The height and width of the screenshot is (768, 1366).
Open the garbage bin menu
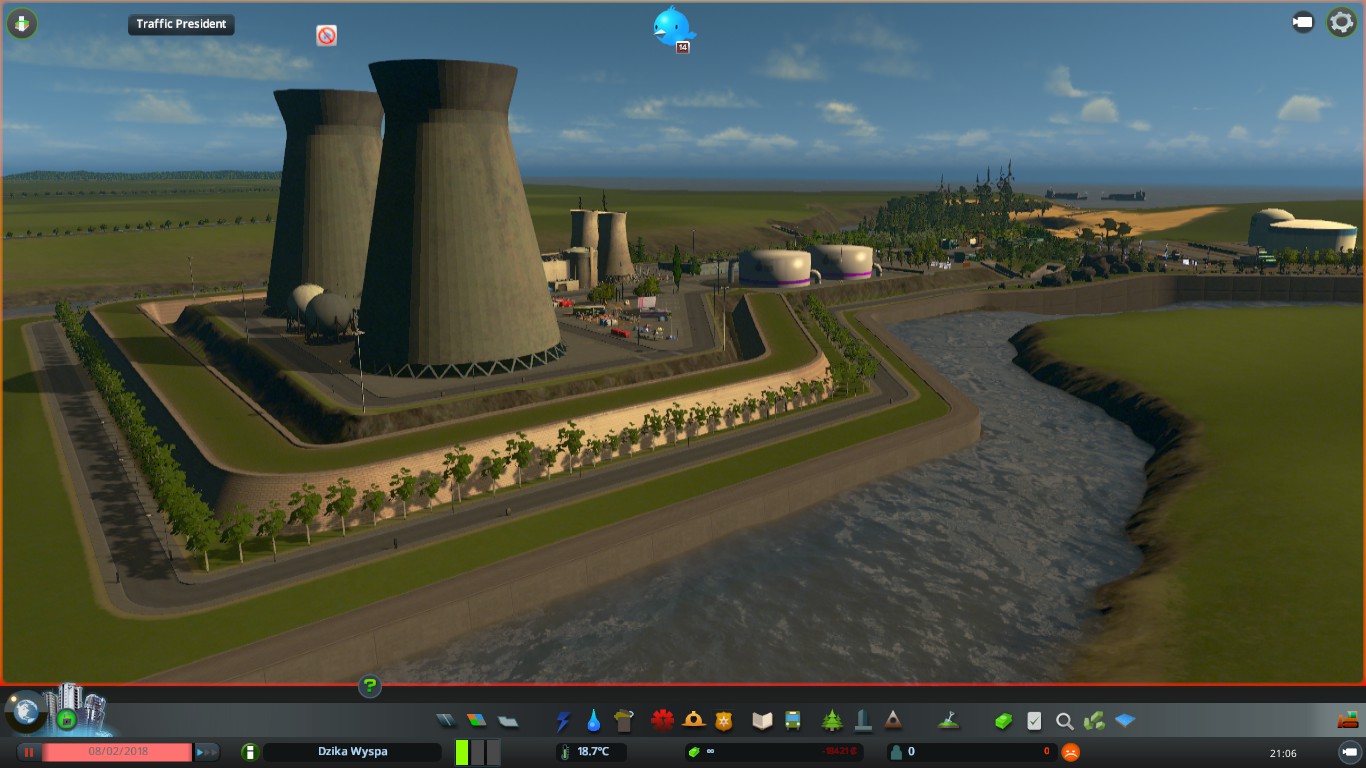[x=625, y=720]
